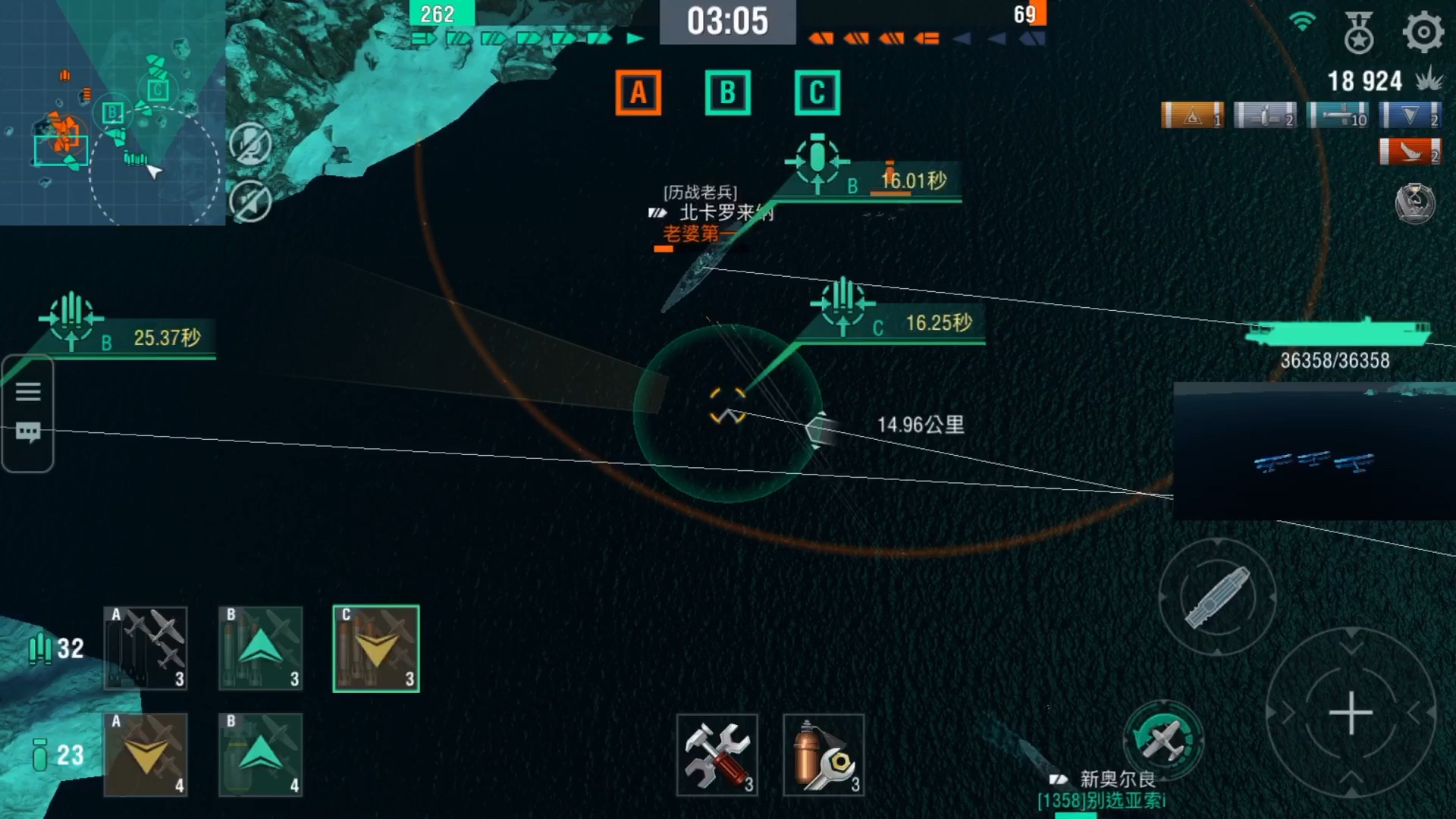
Task: Launch the dive bomber squadron in slot C
Action: tap(375, 648)
